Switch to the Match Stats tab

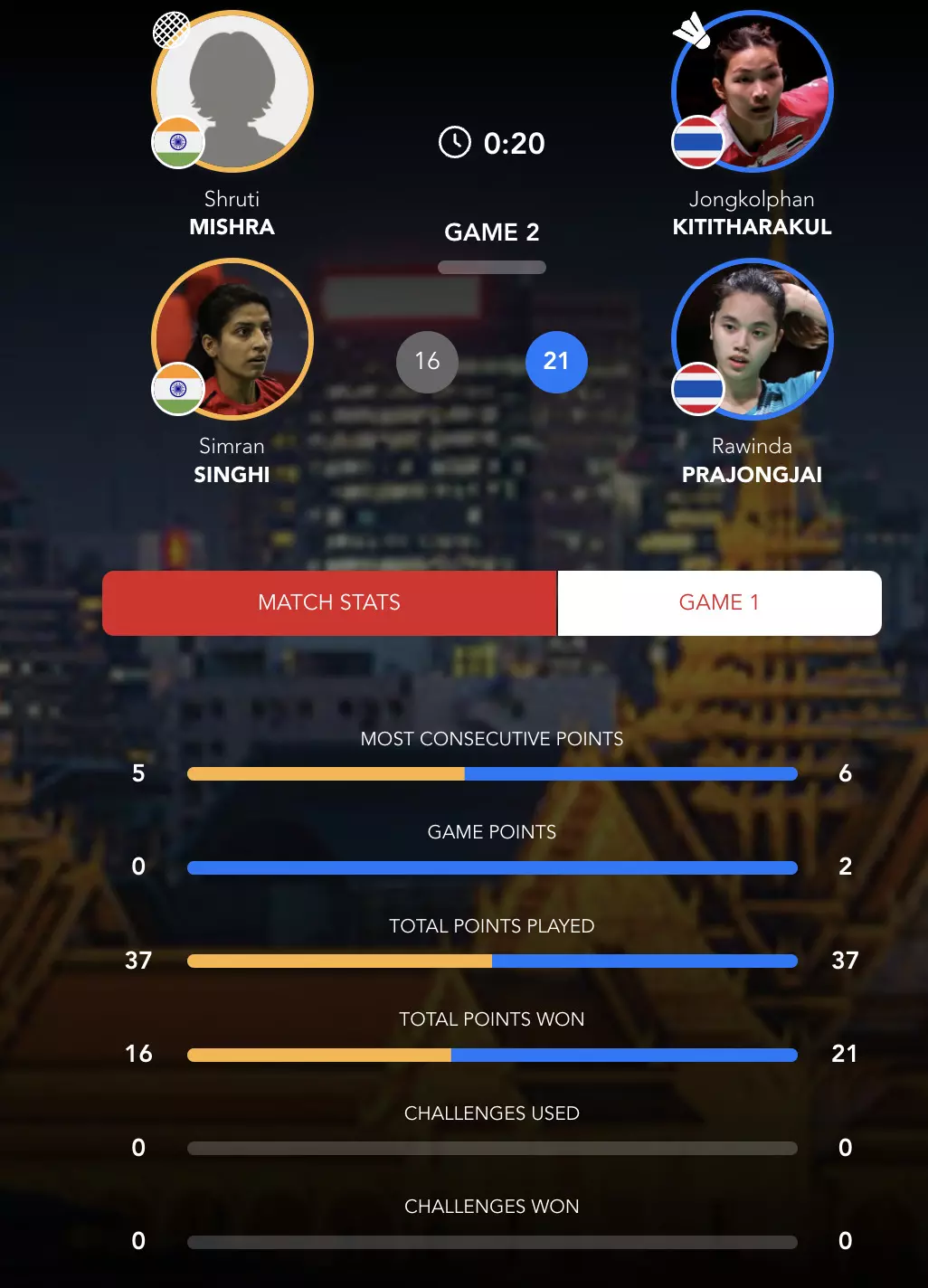point(329,602)
